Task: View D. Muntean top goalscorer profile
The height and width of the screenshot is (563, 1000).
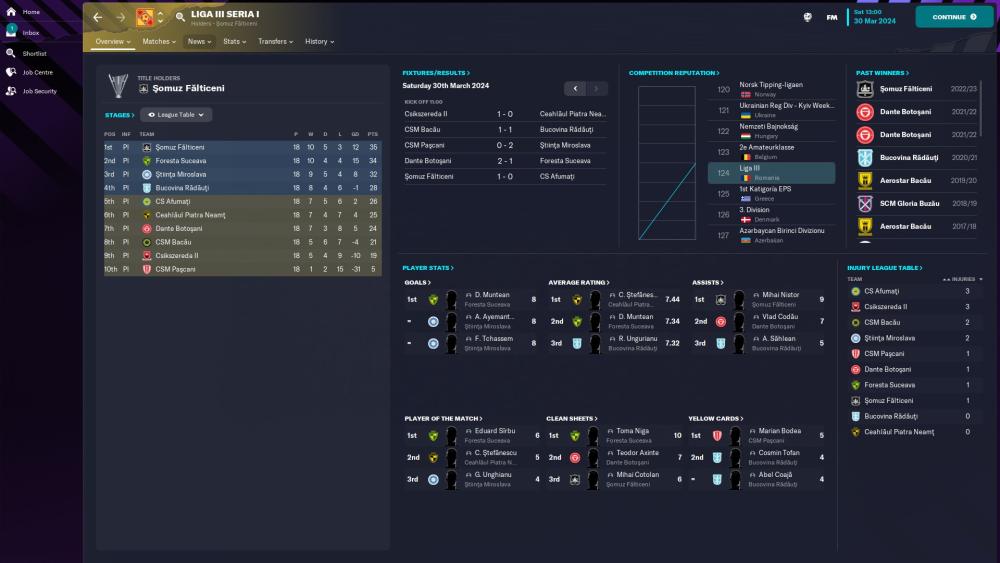Action: 491,295
